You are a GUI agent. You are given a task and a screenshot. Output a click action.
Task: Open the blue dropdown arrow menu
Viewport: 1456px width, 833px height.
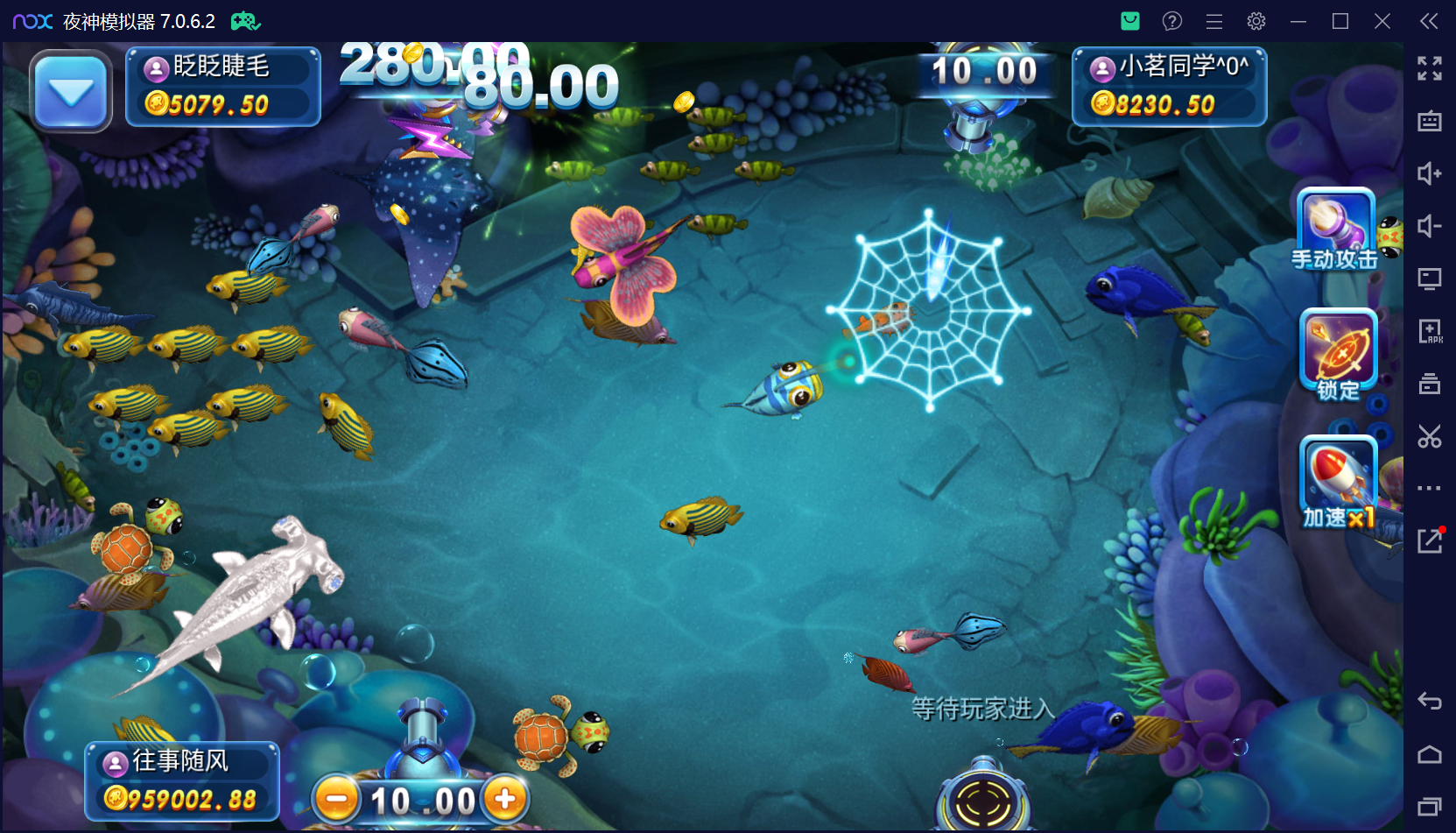coord(71,91)
